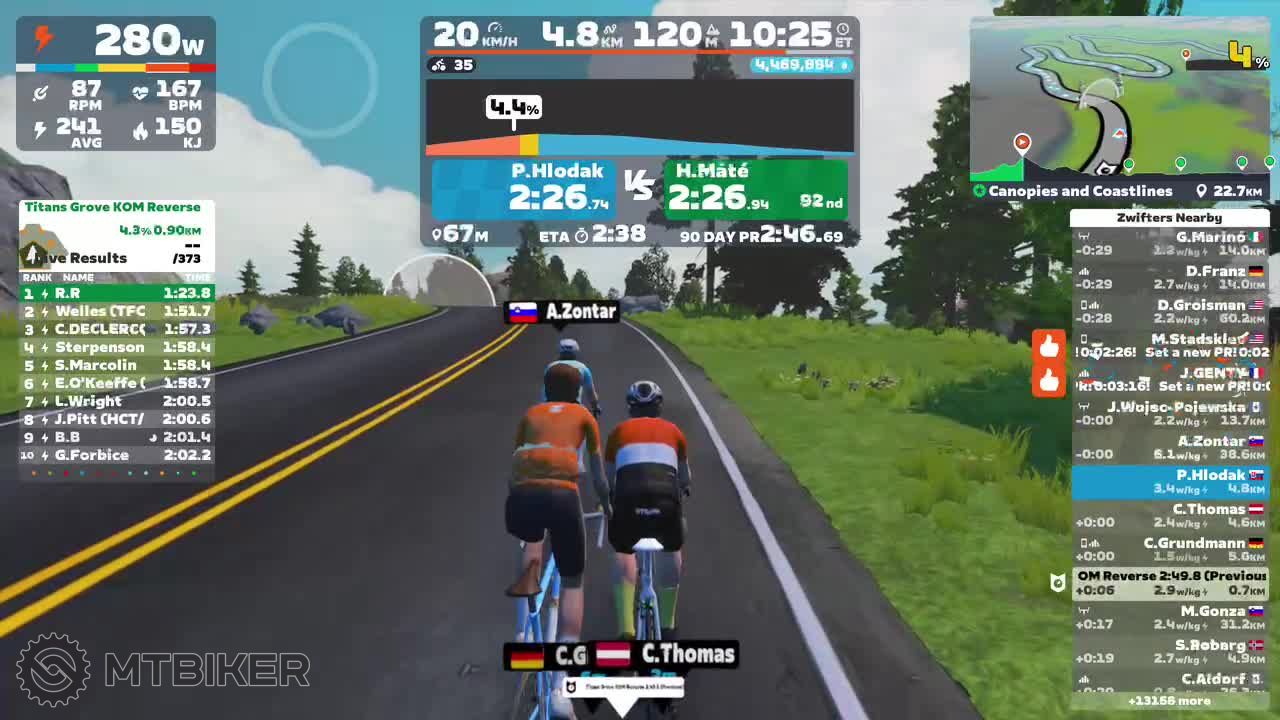Select L.Wright in the KOM results
This screenshot has width=1280, height=720.
tap(116, 401)
